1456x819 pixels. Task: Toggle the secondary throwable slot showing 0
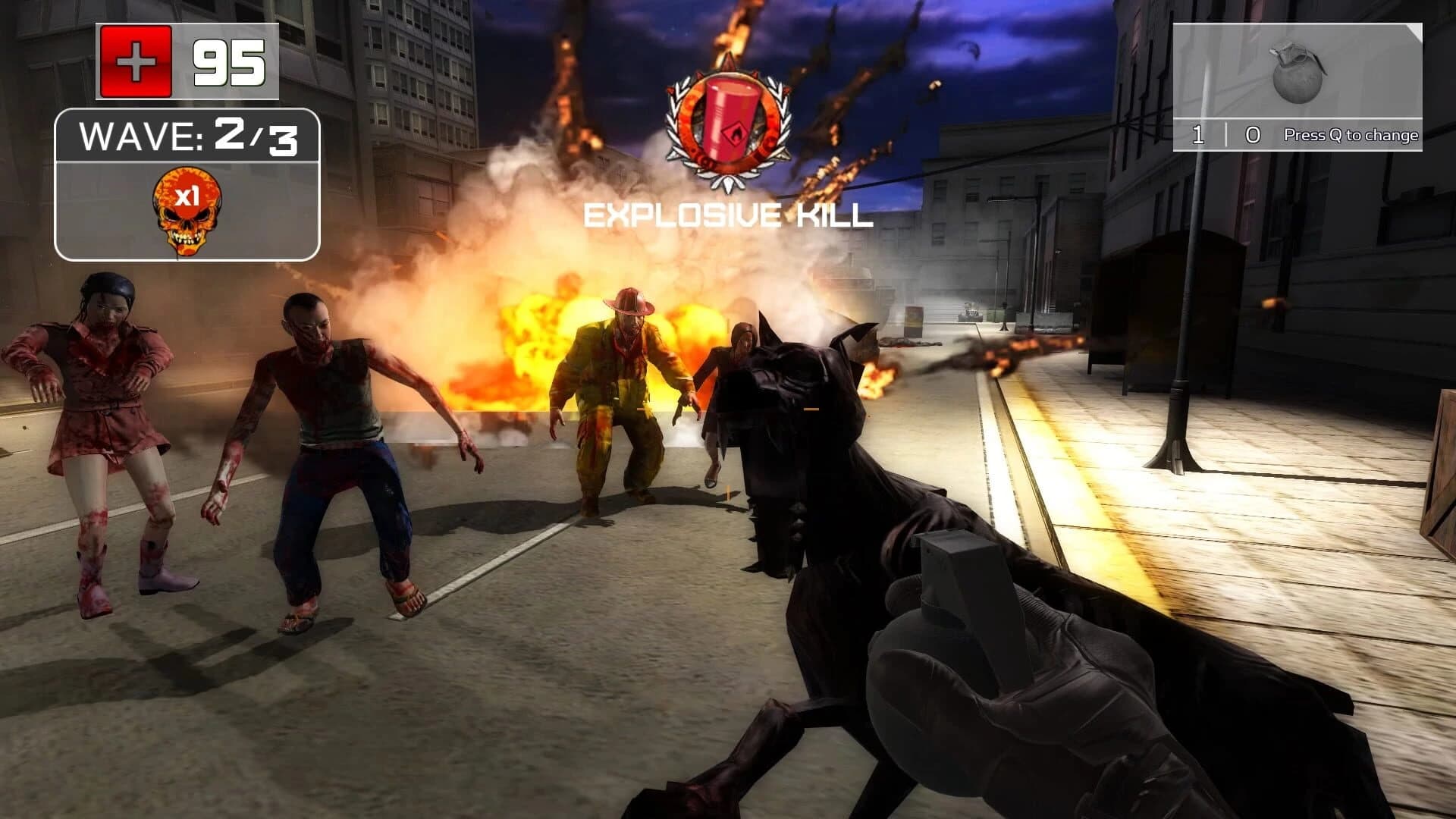(x=1253, y=134)
